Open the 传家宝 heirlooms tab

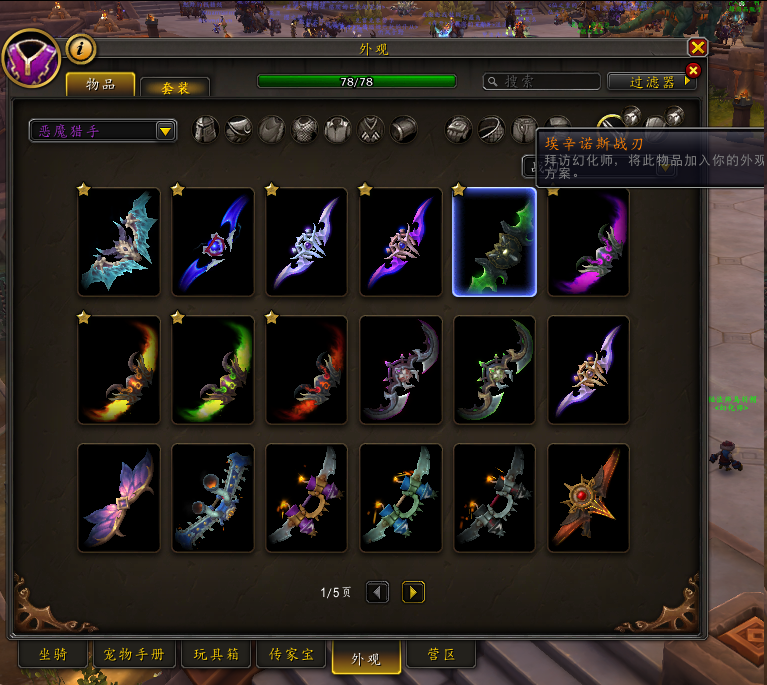291,655
